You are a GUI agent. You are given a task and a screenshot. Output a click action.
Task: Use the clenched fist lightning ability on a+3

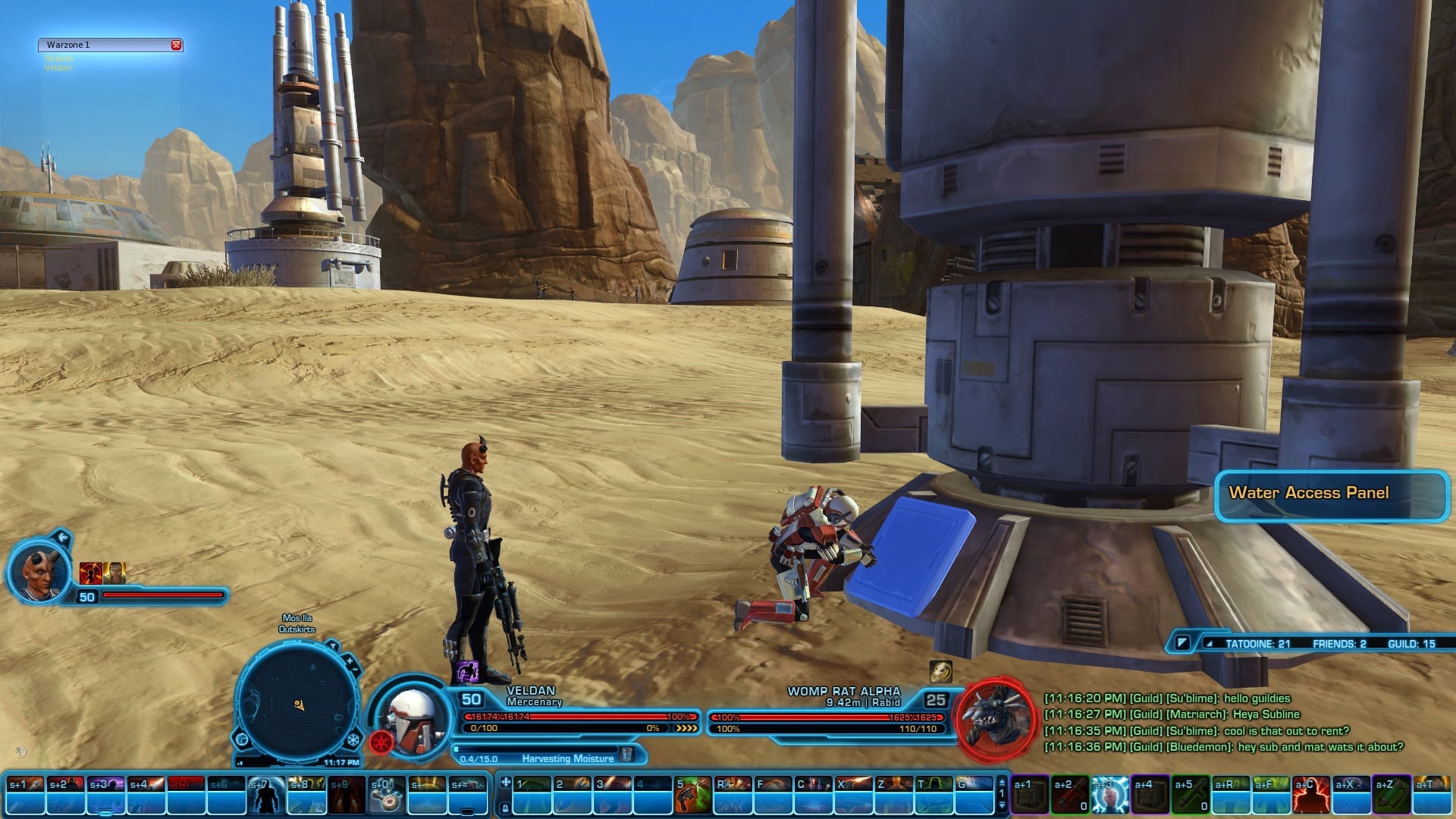(x=1109, y=794)
